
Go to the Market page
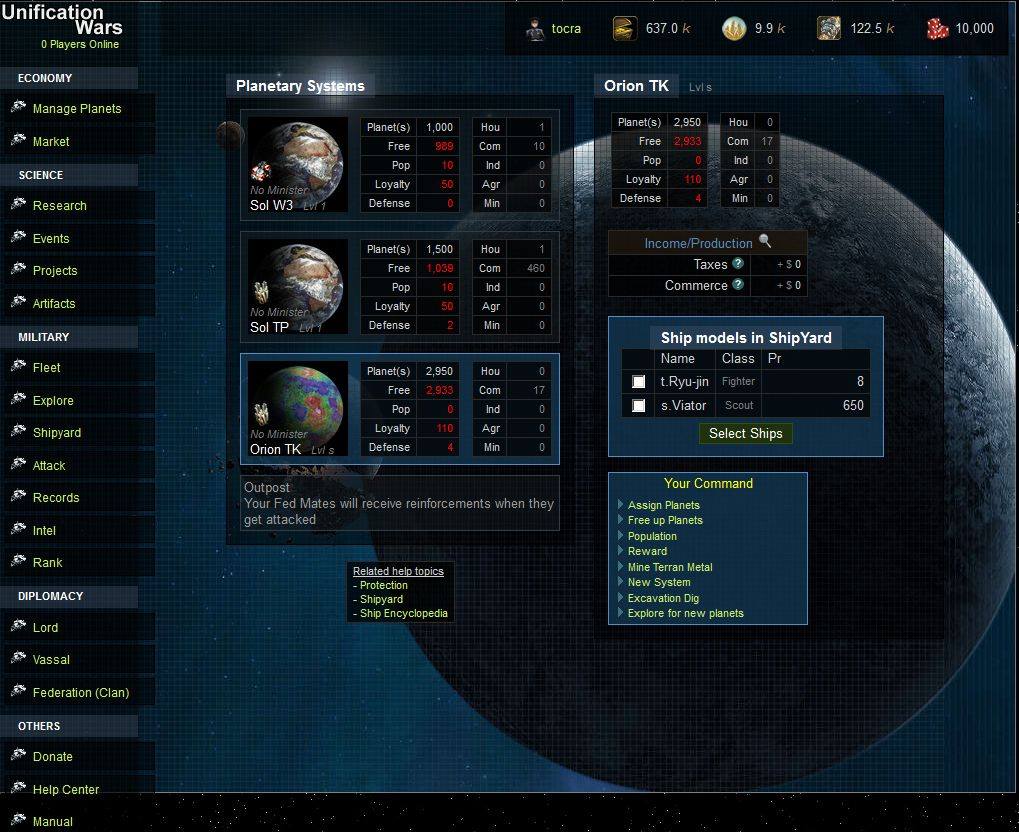coord(50,142)
